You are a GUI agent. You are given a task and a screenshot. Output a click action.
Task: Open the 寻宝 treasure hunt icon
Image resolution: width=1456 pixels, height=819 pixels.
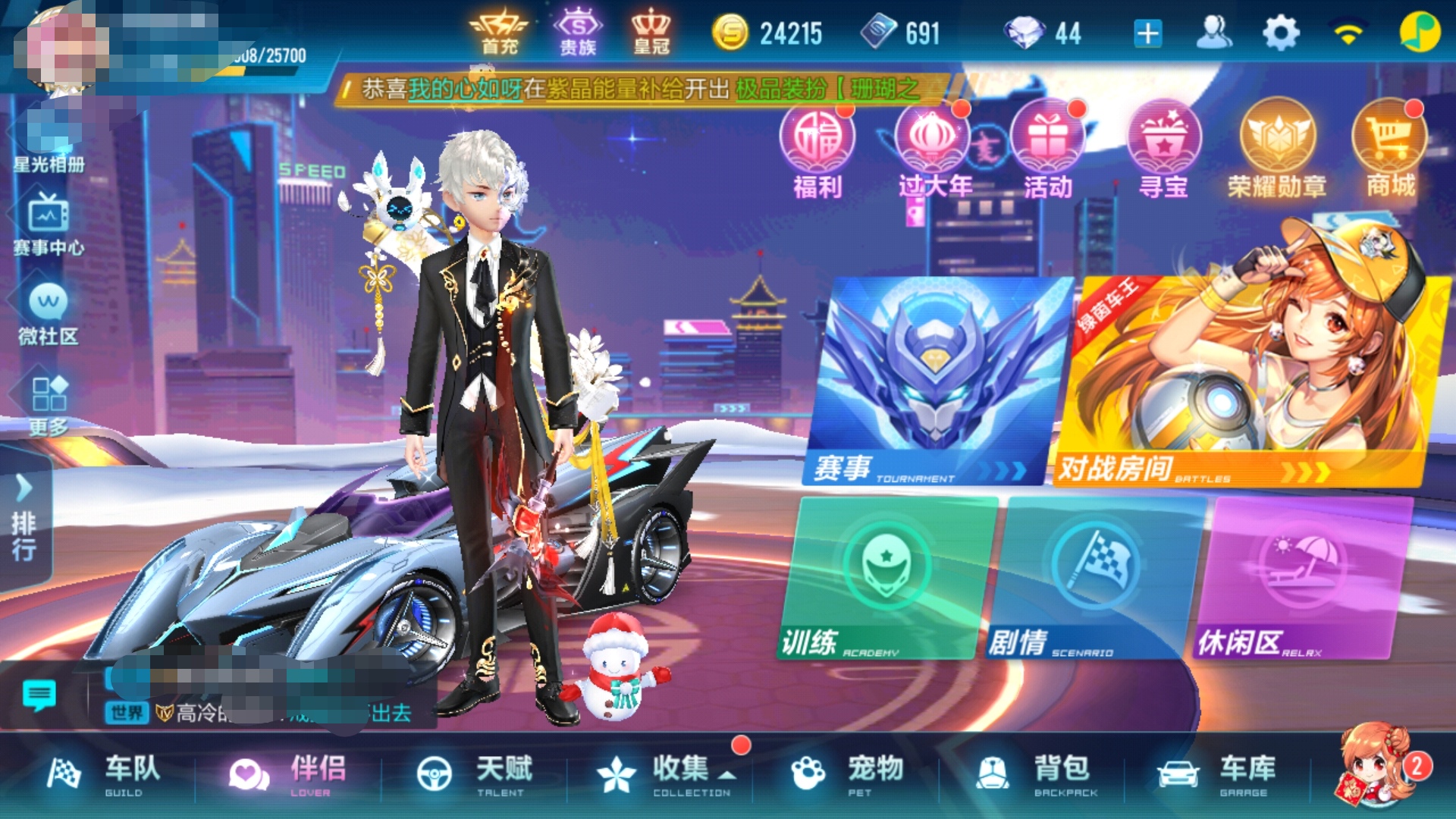point(1166,148)
